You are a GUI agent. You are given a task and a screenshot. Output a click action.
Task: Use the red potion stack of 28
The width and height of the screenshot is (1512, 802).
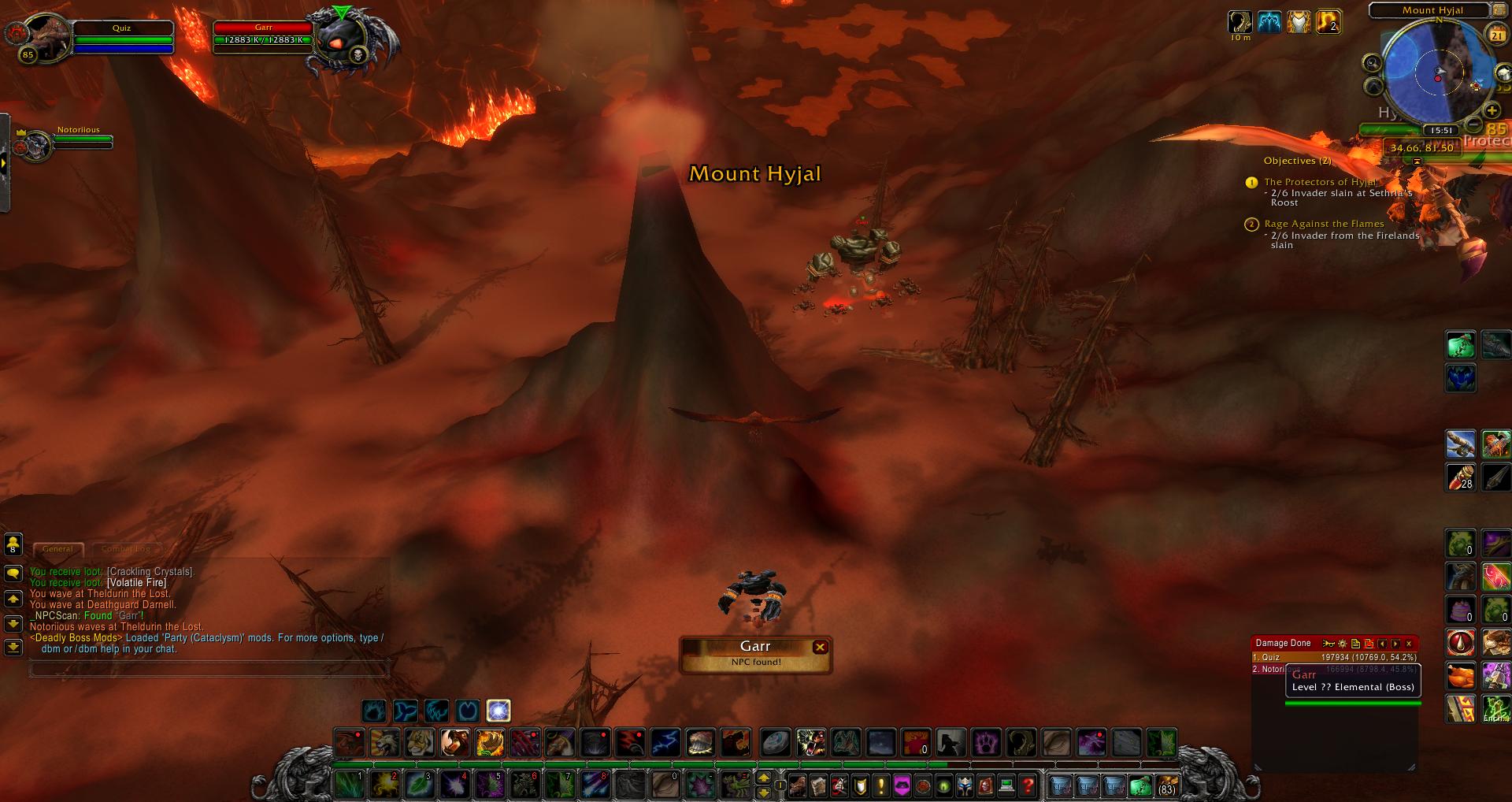click(1460, 477)
